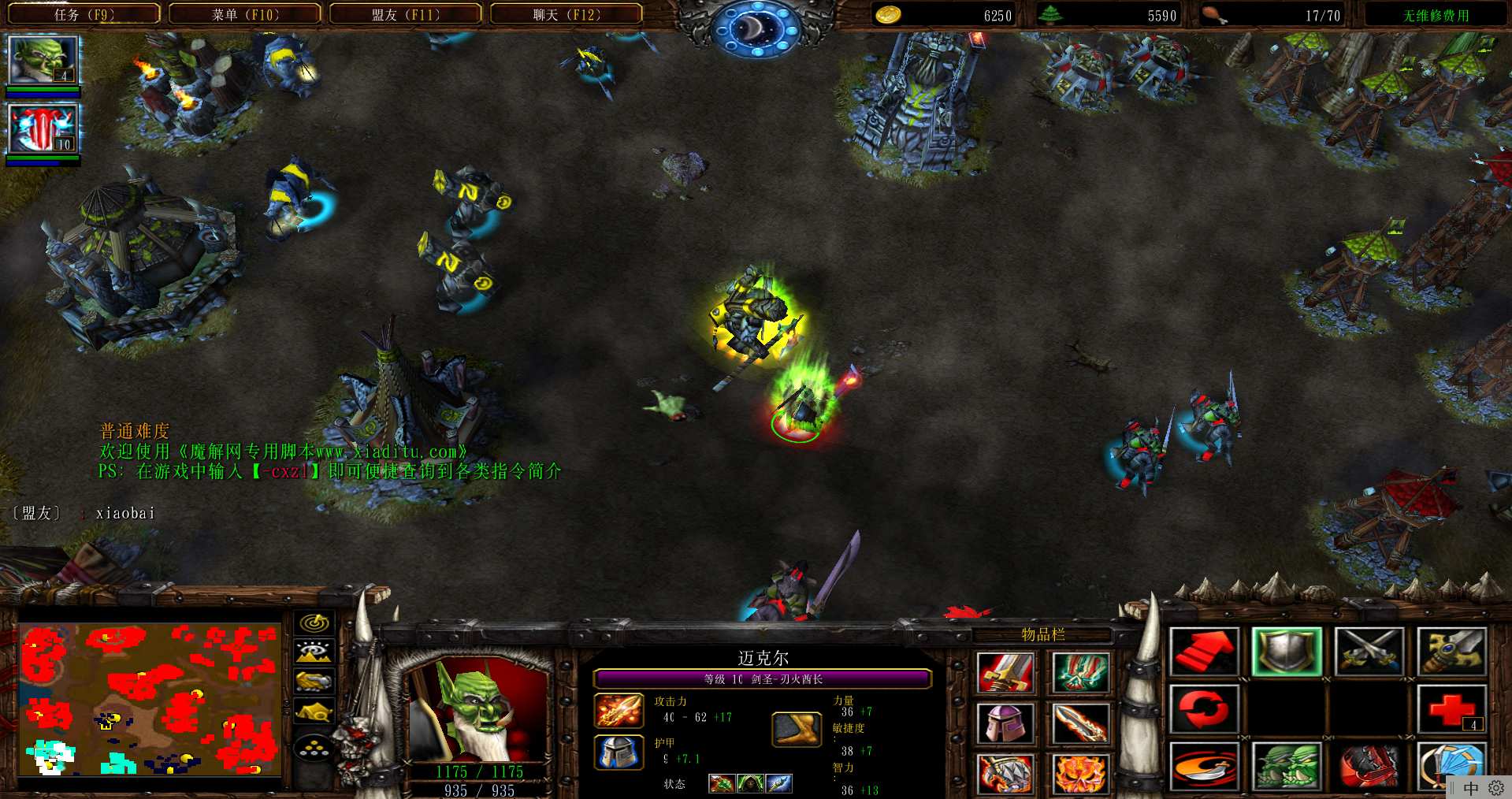Activate the shield Hold Position command
The width and height of the screenshot is (1512, 799).
1286,652
